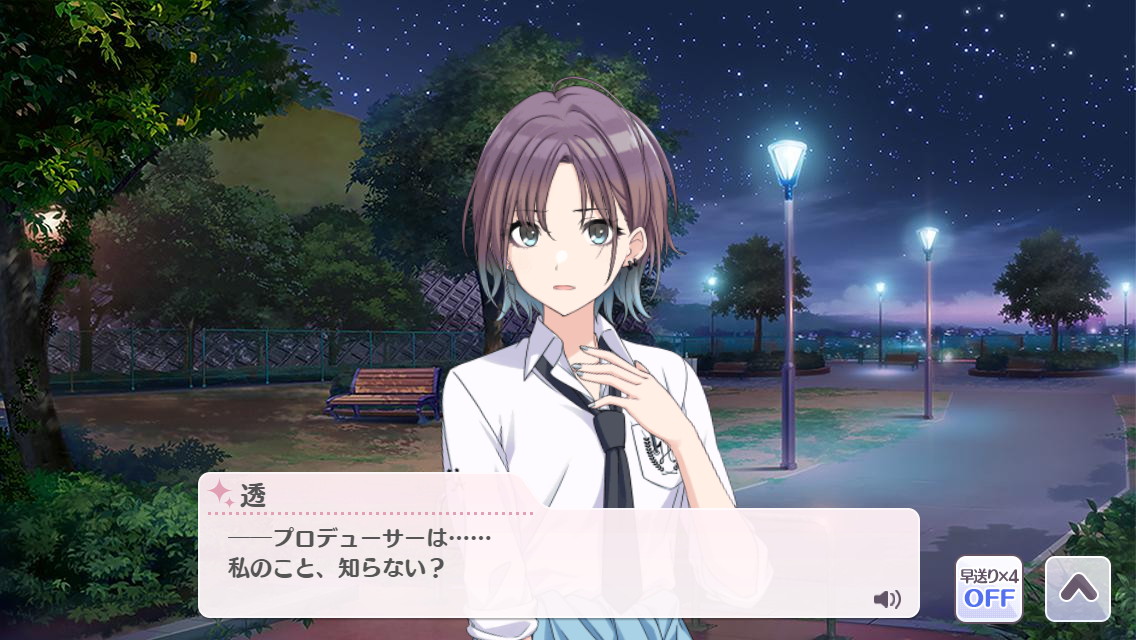Viewport: 1136px width, 640px height.
Task: Open the up-arrow menu button
Action: (x=1077, y=589)
